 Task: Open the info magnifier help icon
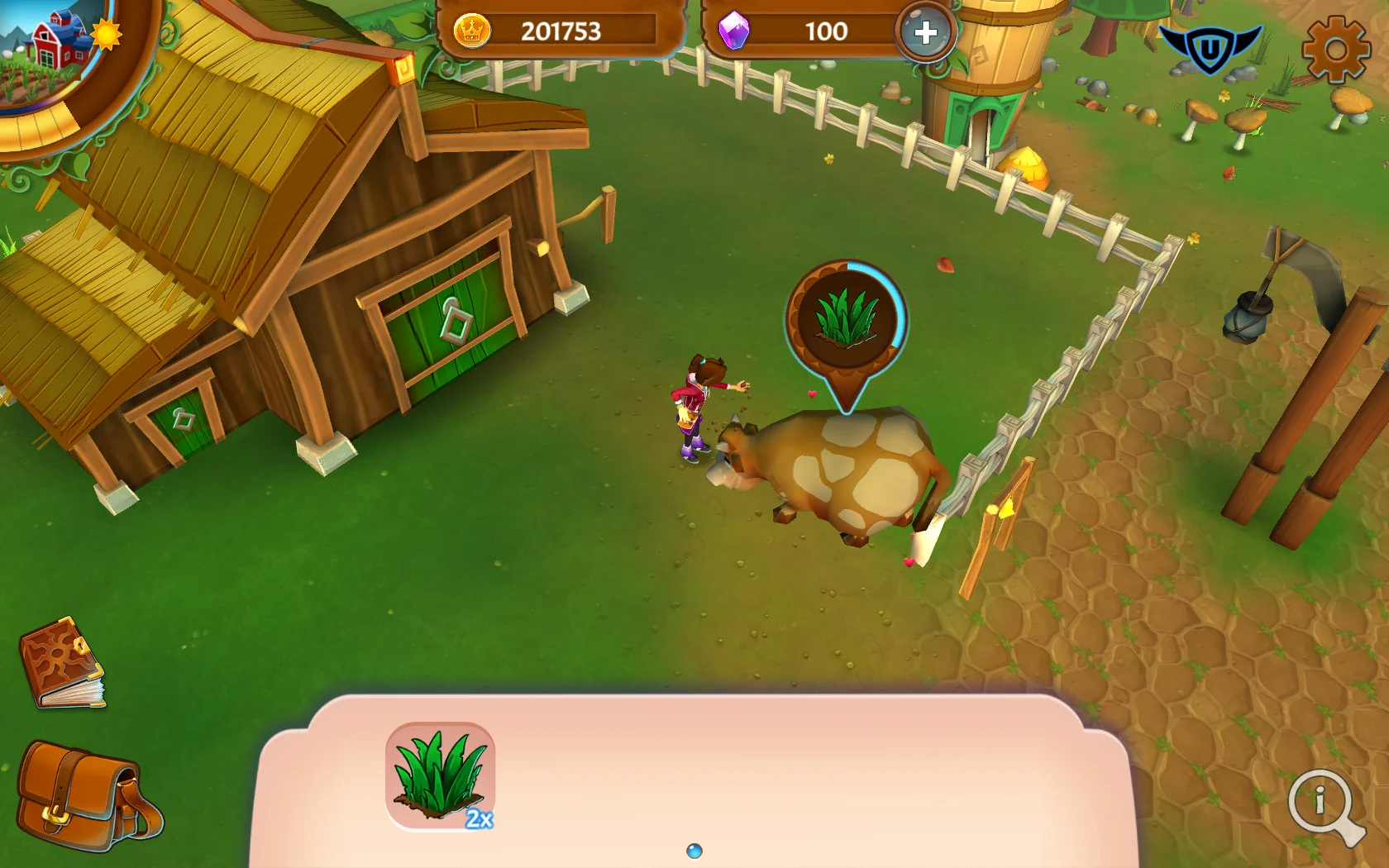click(1320, 802)
